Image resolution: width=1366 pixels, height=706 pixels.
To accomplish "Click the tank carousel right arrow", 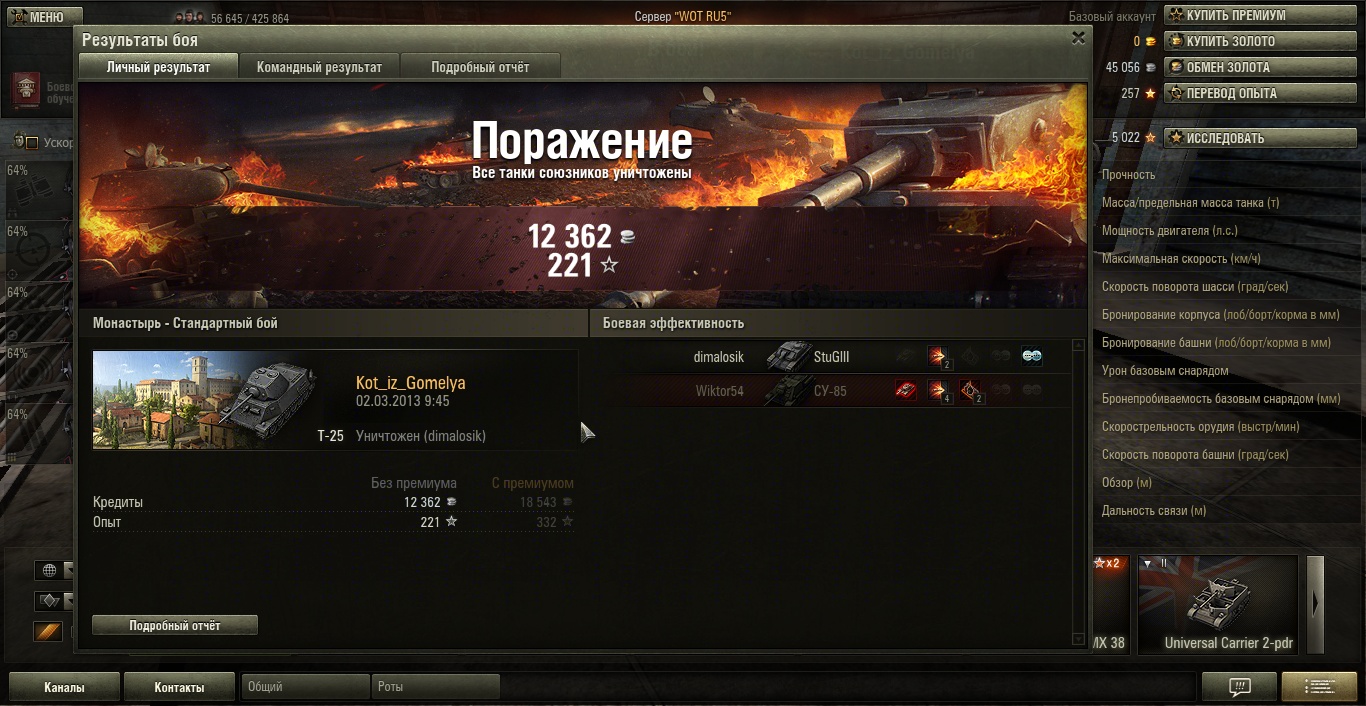I will click(x=1316, y=603).
